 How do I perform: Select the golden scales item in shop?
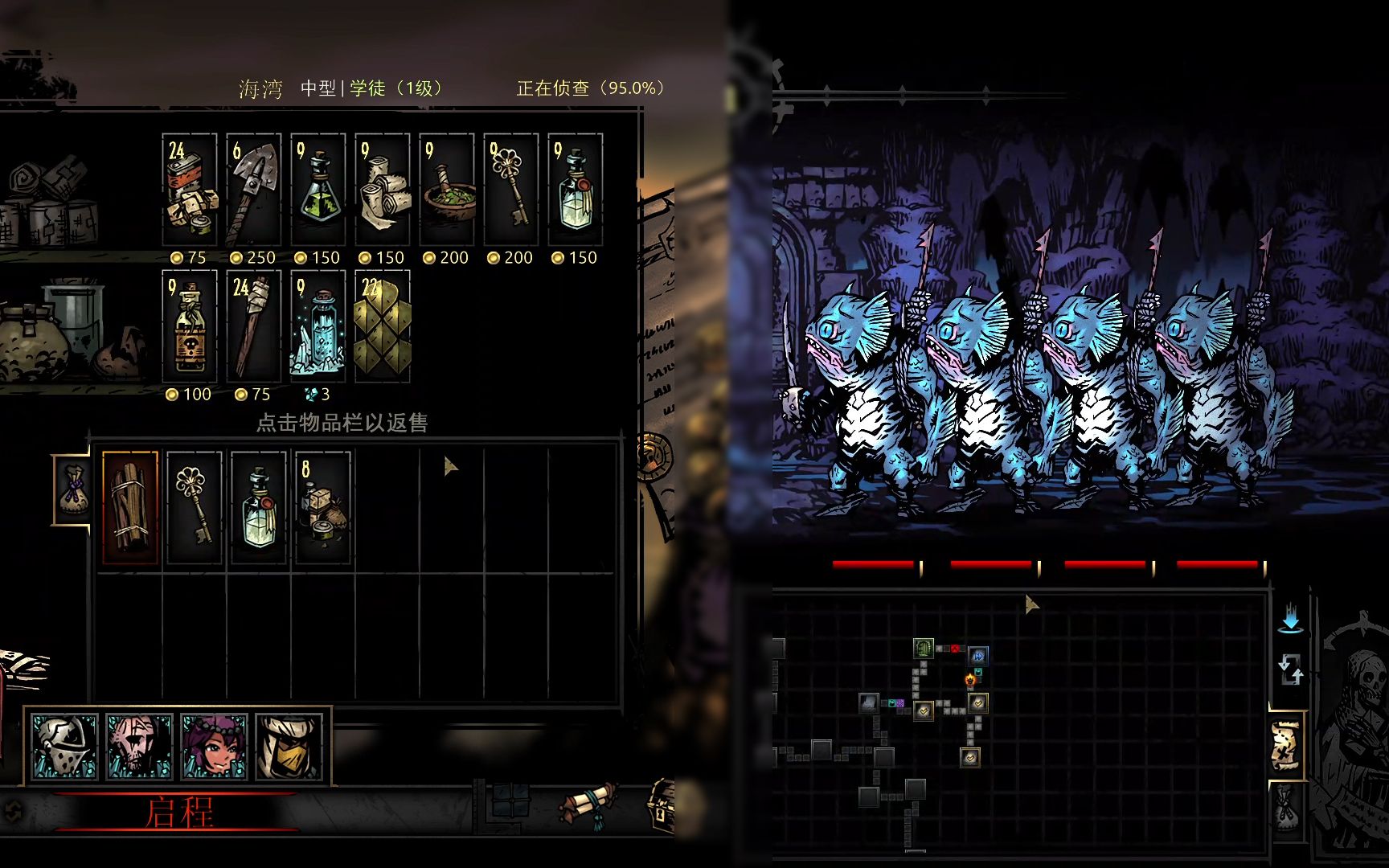(383, 326)
